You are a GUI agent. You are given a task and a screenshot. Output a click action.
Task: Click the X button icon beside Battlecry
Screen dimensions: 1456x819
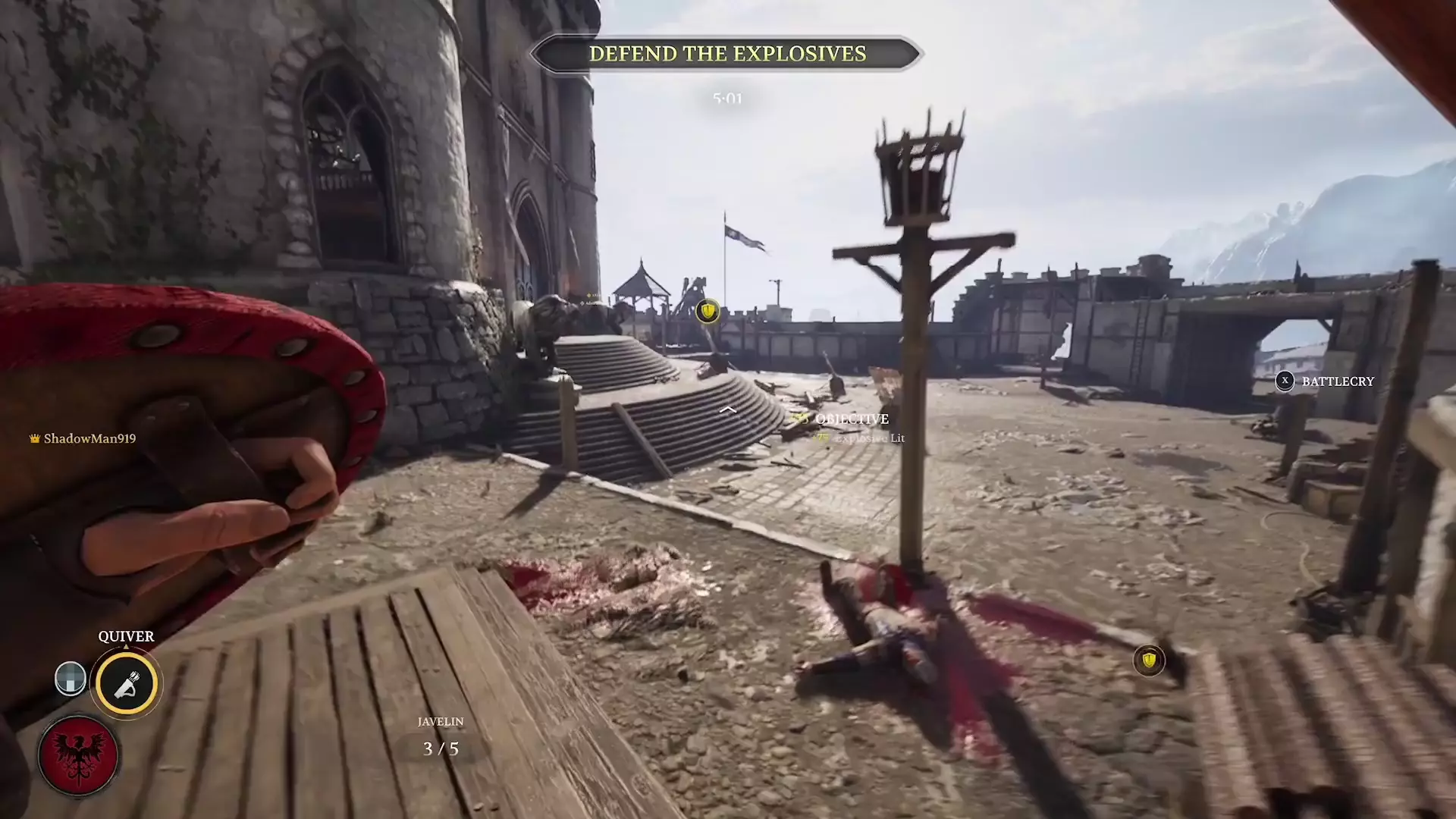point(1285,381)
